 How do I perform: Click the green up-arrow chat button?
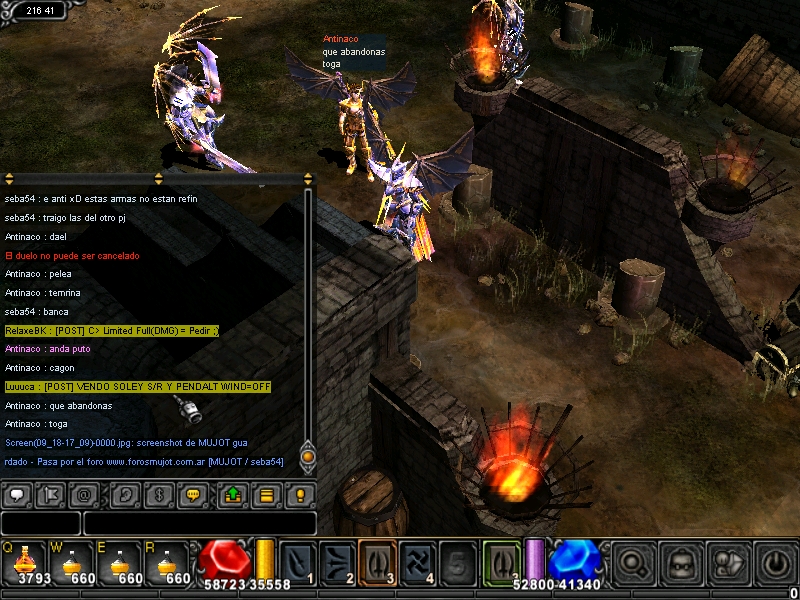(234, 494)
